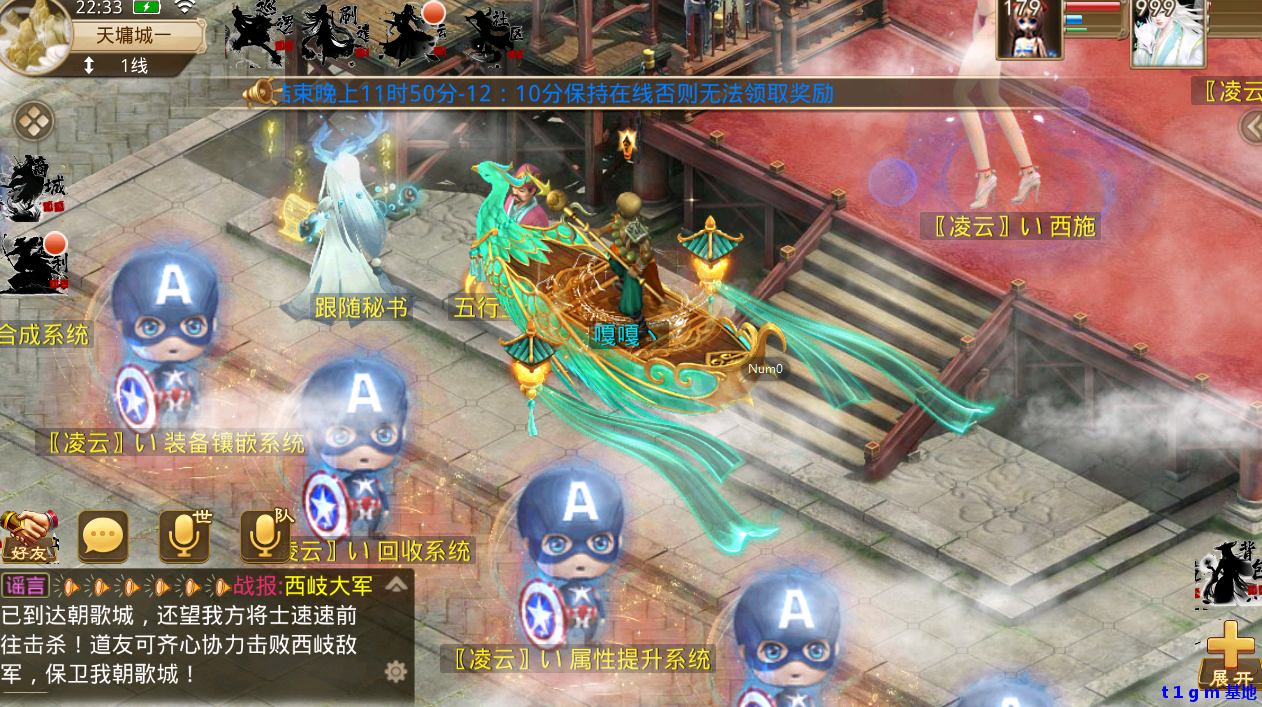Open the 好友 friends list
The height and width of the screenshot is (707, 1262).
click(27, 536)
